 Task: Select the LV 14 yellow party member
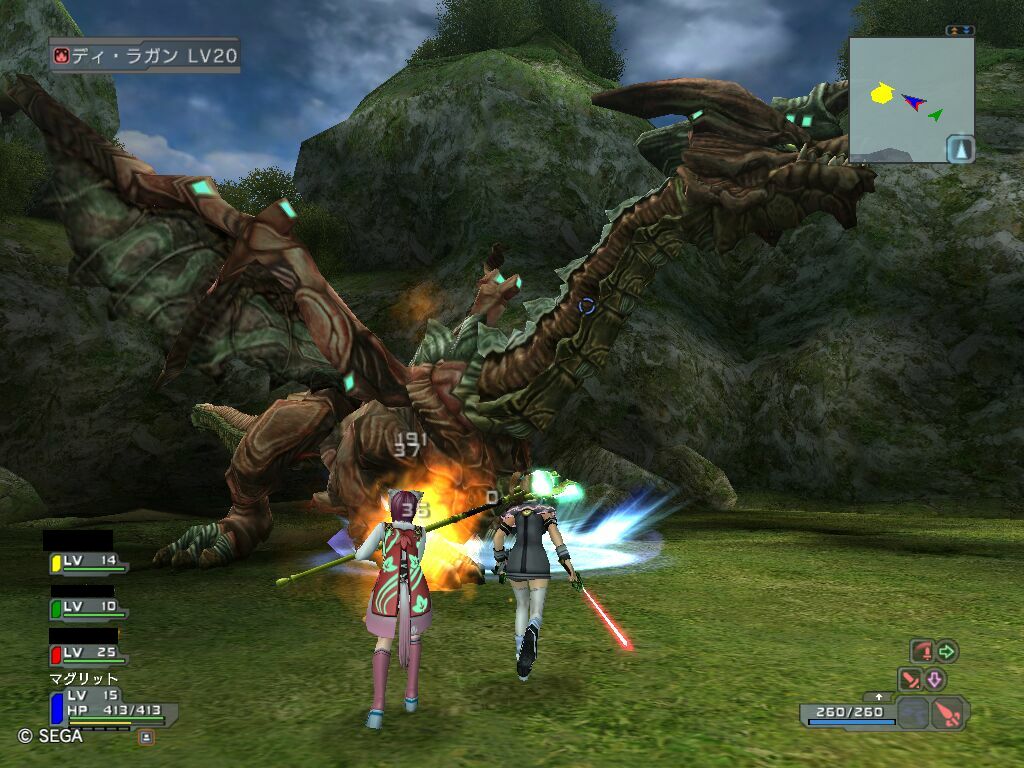pyautogui.click(x=89, y=563)
